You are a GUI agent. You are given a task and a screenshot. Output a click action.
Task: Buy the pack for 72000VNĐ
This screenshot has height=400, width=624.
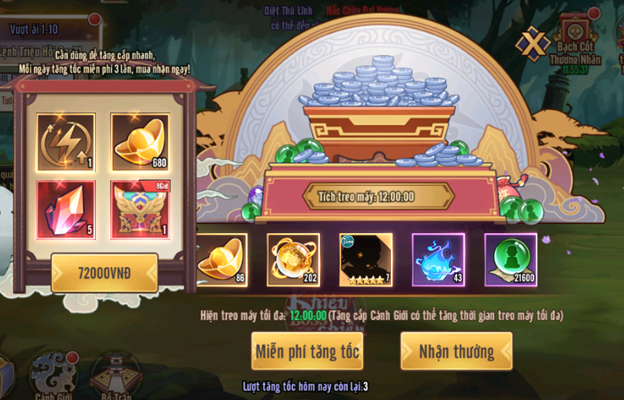click(104, 272)
